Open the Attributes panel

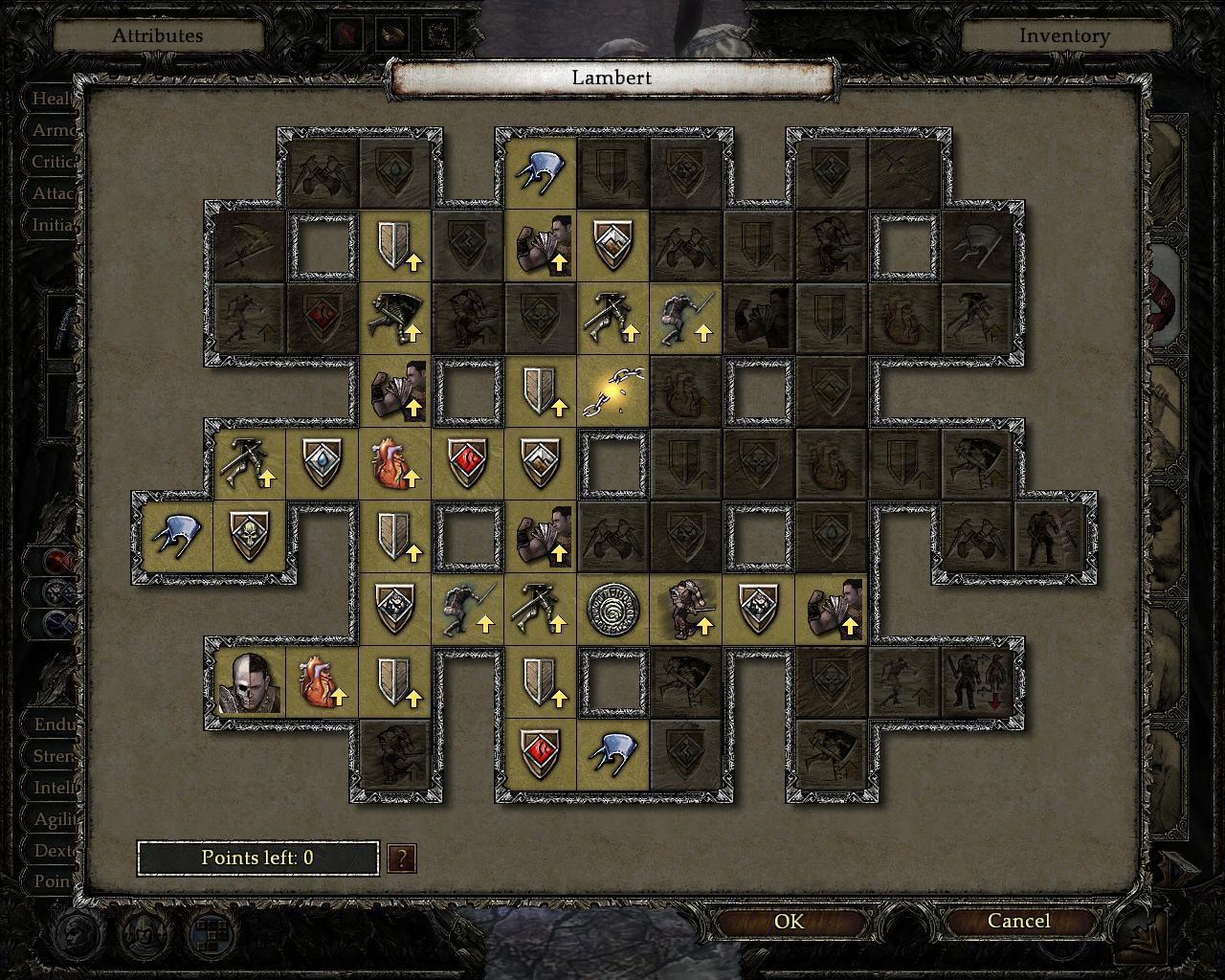point(158,36)
